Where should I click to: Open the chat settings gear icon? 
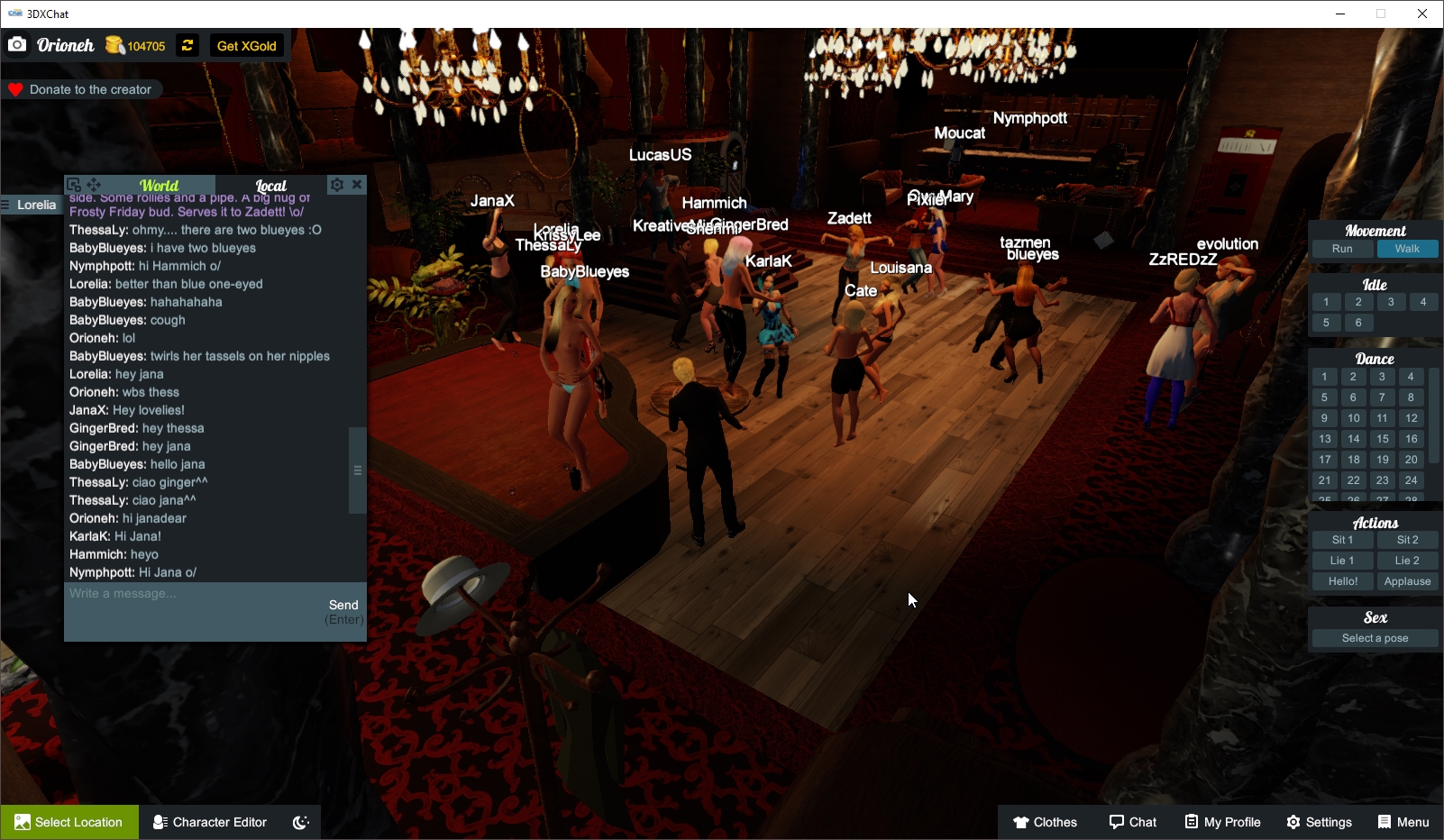[337, 185]
